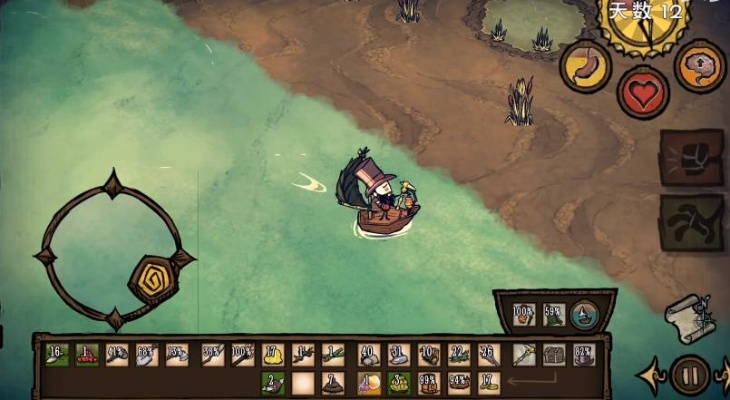Pick the staff in the hand slot
The height and width of the screenshot is (400, 730).
(x=524, y=354)
